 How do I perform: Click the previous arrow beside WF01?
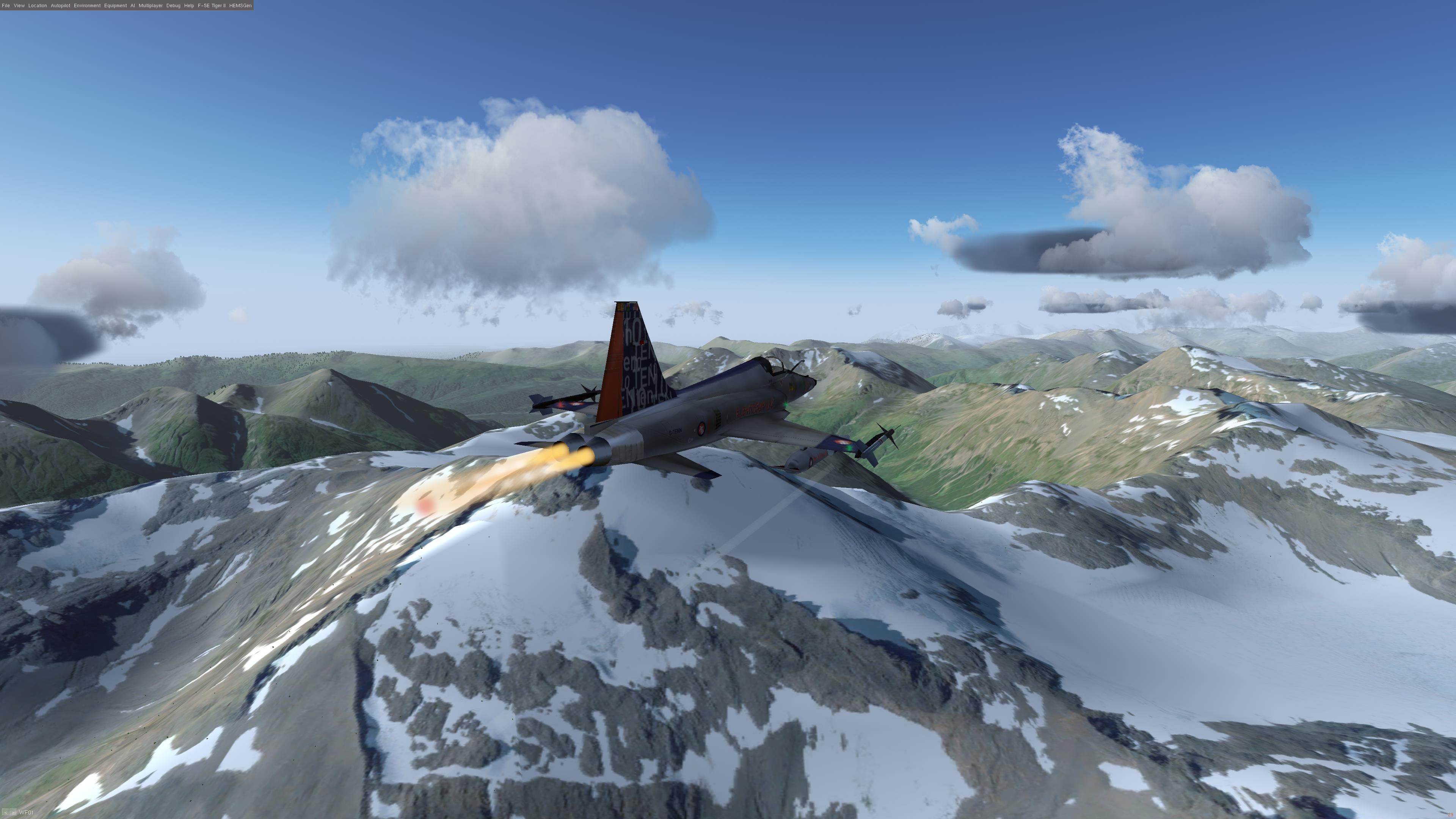(x=5, y=813)
